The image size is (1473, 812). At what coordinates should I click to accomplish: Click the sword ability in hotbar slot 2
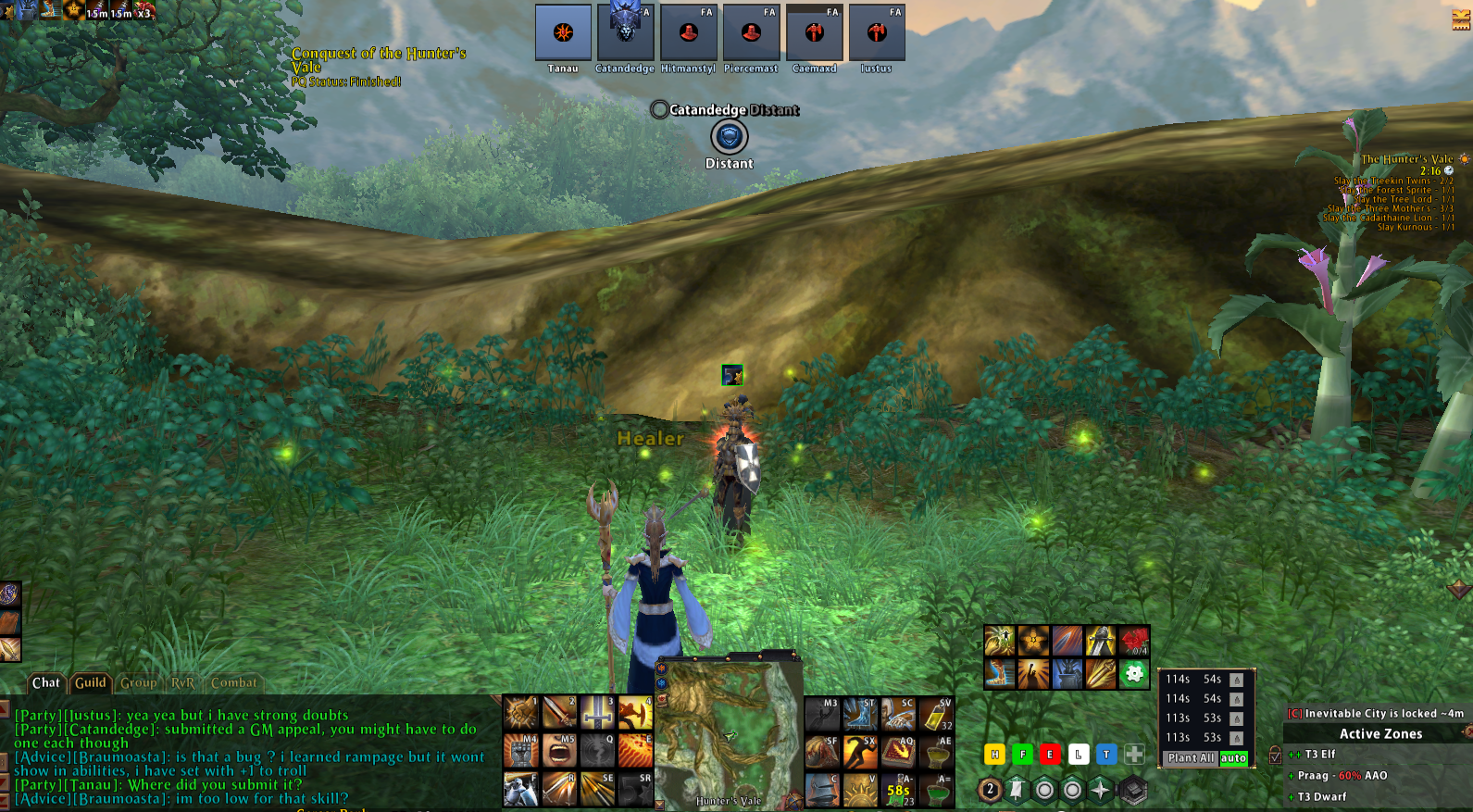tap(559, 713)
